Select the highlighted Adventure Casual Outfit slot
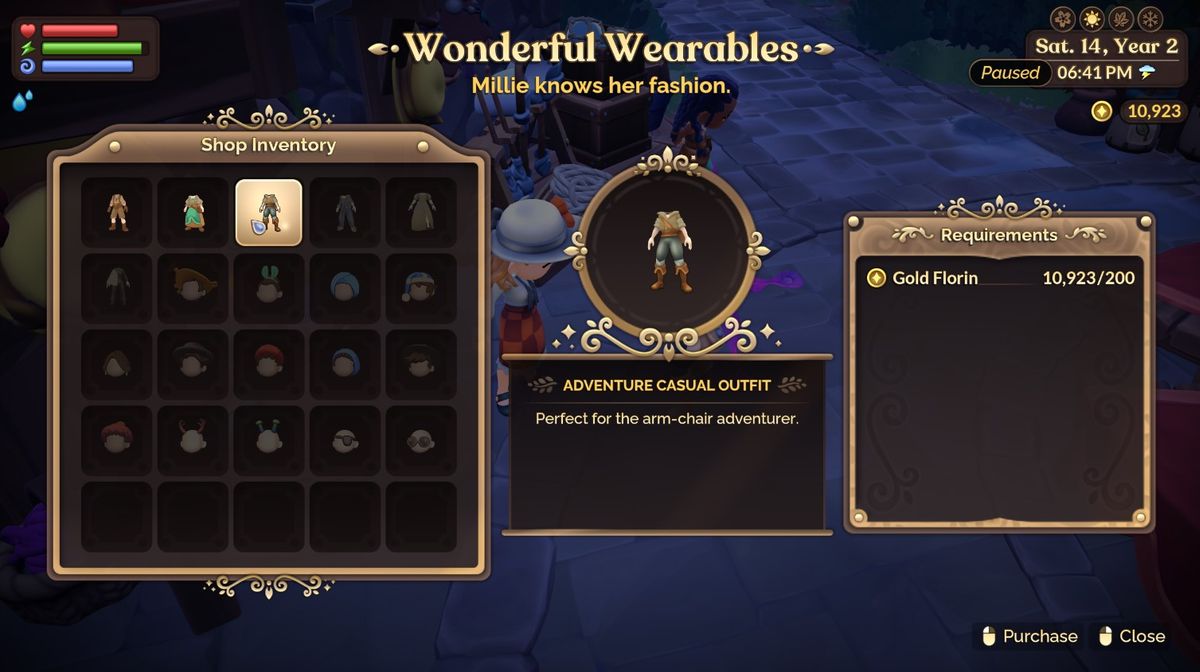 point(269,212)
